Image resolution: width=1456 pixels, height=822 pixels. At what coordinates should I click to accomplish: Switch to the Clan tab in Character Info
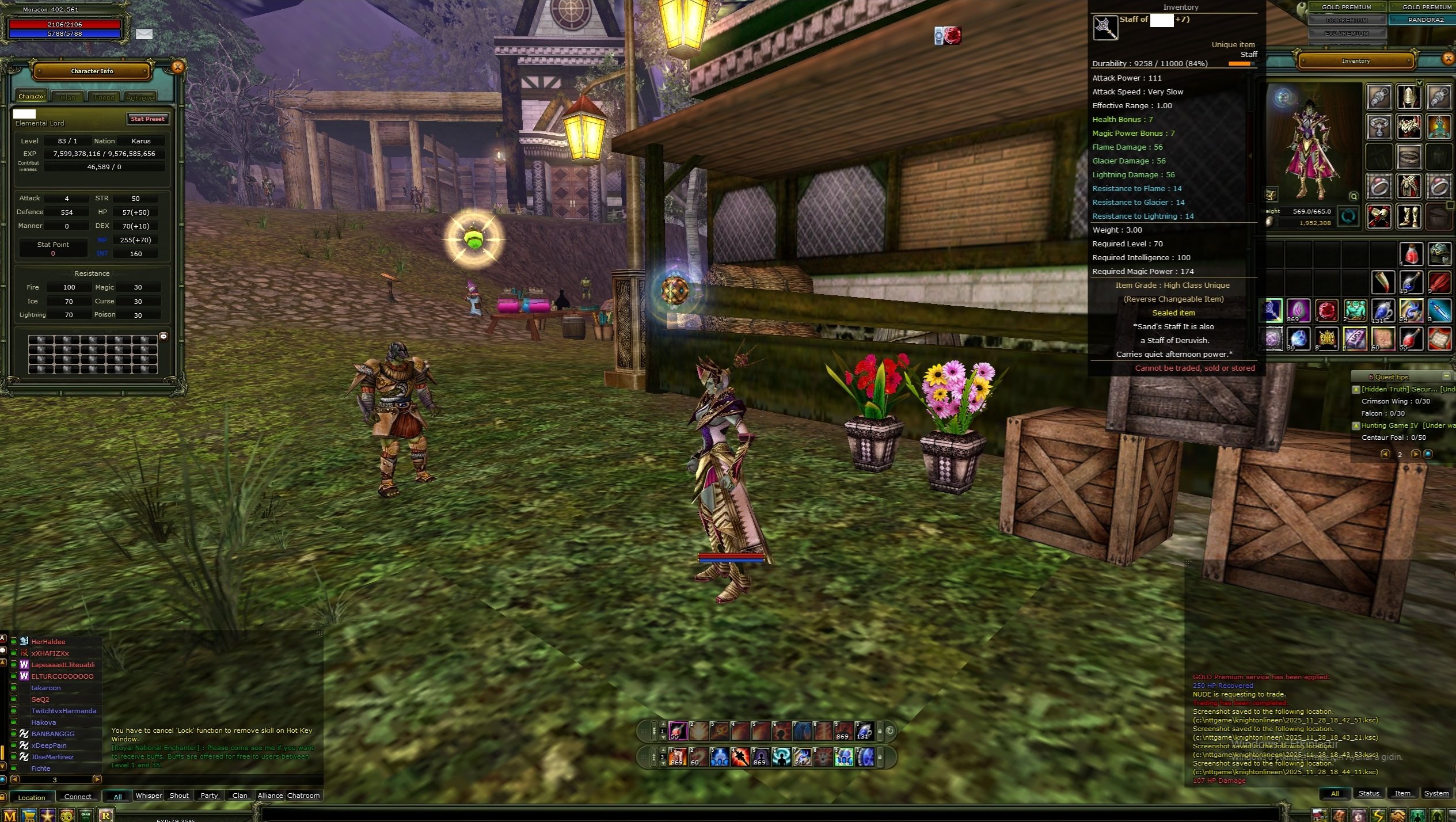click(x=68, y=97)
